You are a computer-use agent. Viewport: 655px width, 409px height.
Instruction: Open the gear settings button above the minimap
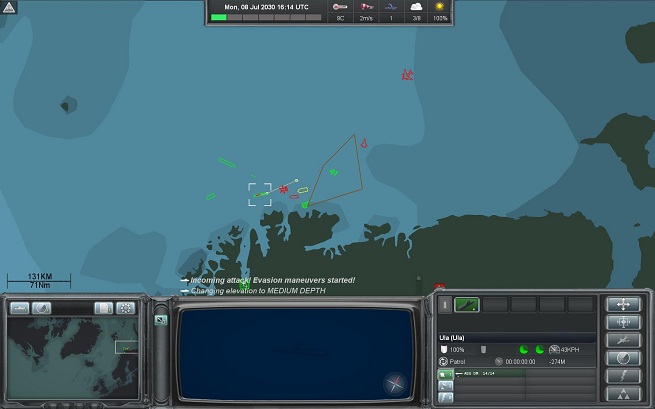point(125,308)
